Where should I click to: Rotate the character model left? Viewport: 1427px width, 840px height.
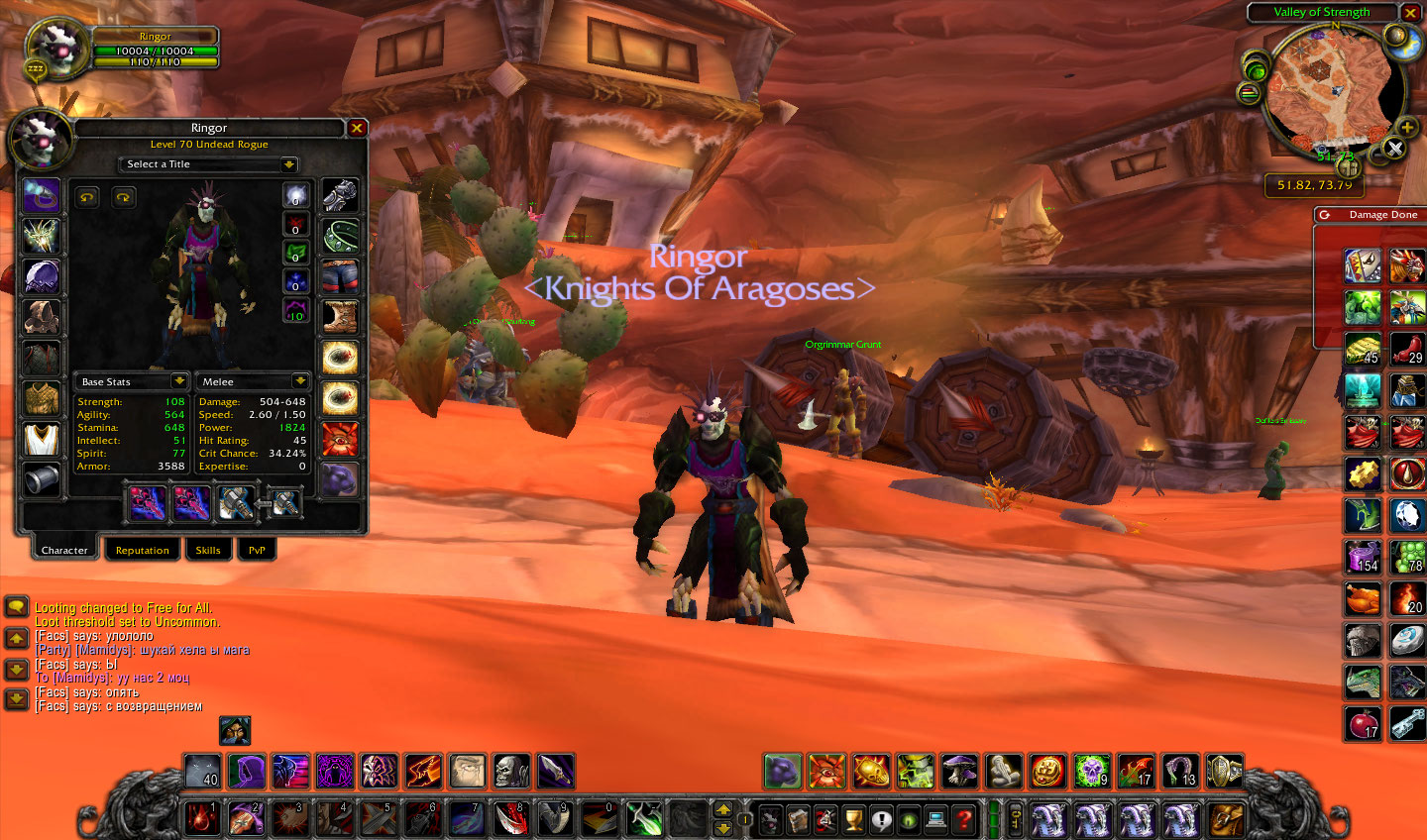click(88, 197)
